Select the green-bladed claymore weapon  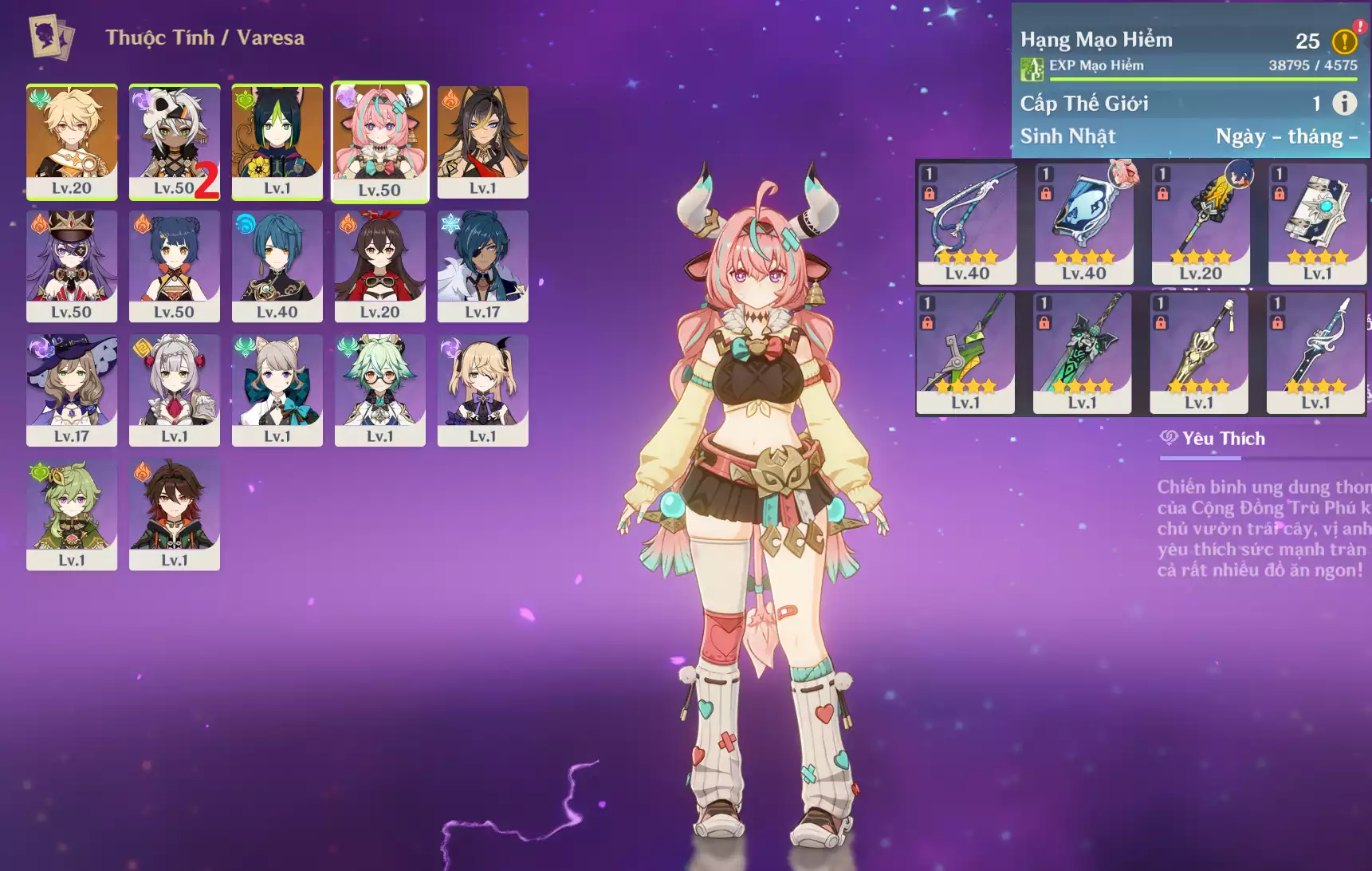coord(1082,353)
